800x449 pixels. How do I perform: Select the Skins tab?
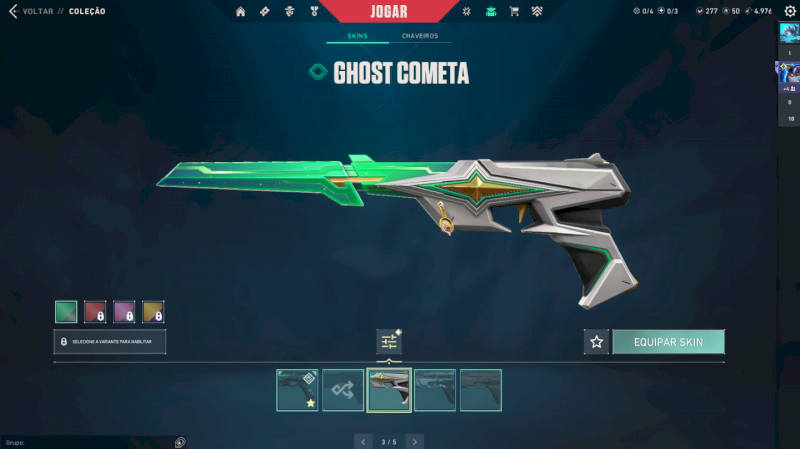(x=358, y=37)
